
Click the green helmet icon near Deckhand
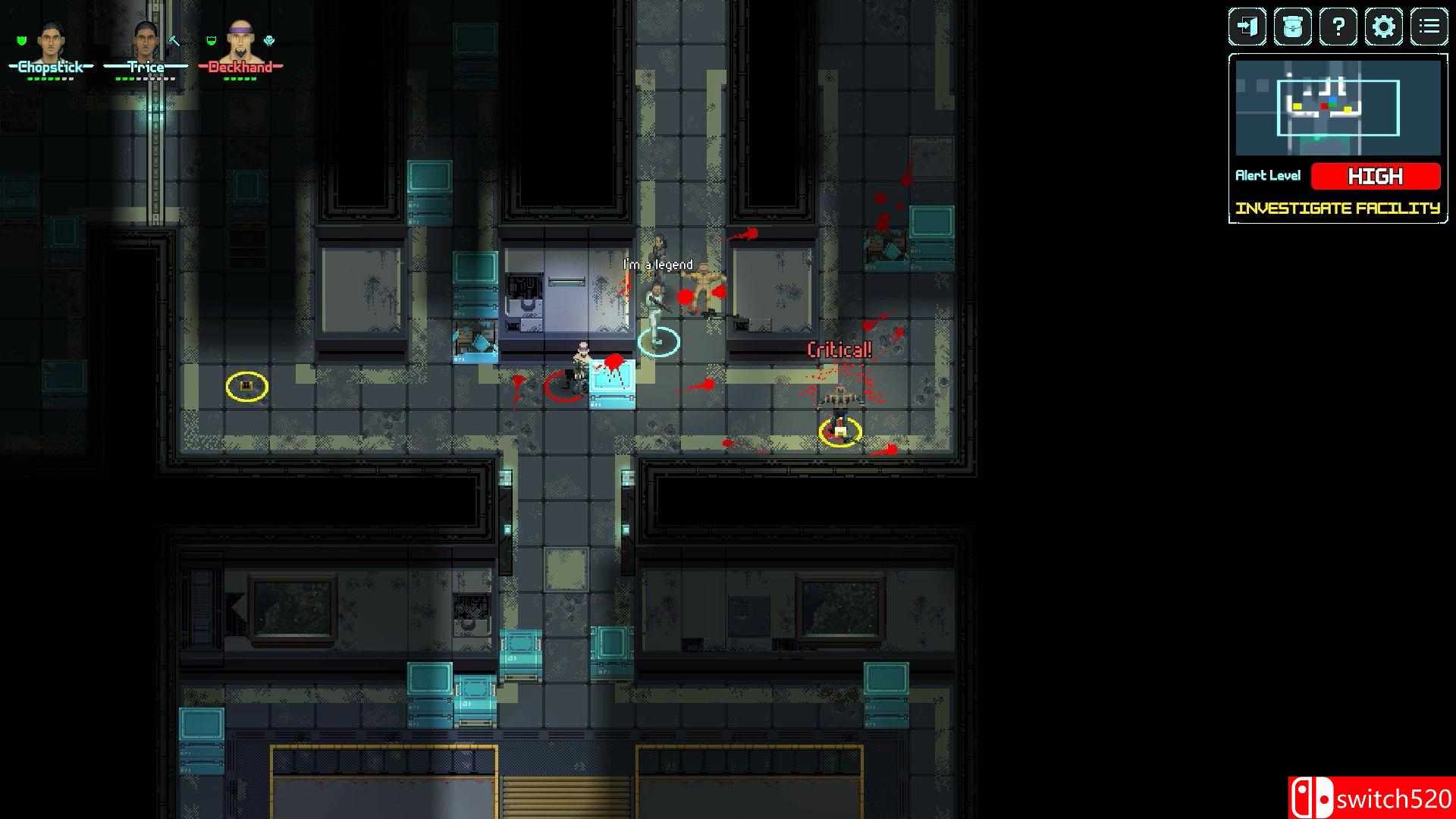(212, 41)
